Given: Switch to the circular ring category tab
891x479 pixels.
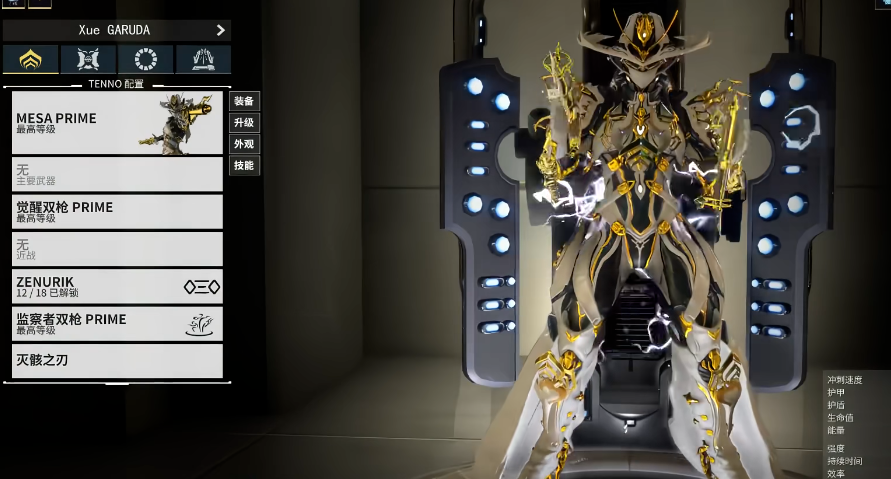Looking at the screenshot, I should click(x=145, y=59).
